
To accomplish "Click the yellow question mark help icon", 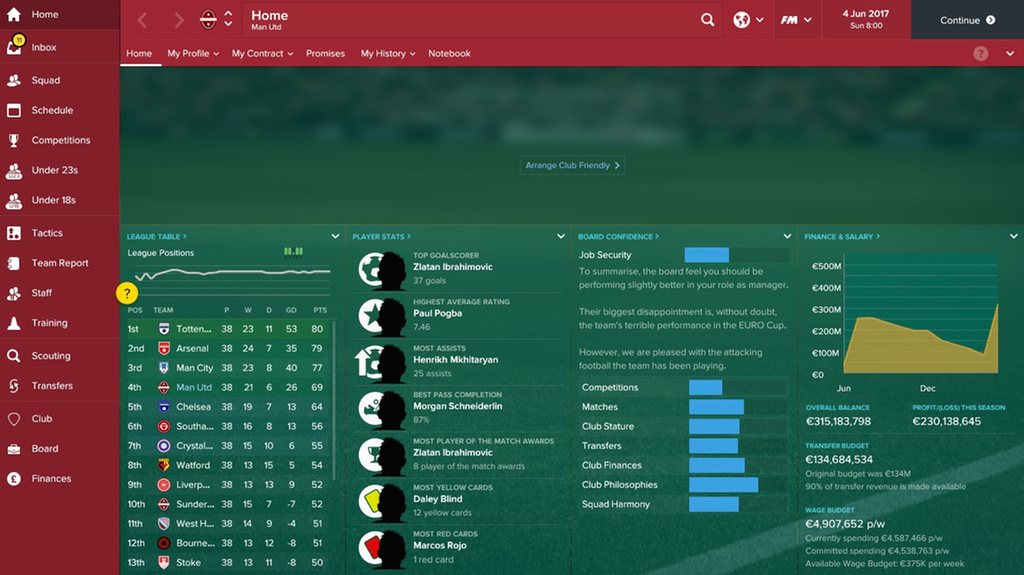I will tap(127, 293).
